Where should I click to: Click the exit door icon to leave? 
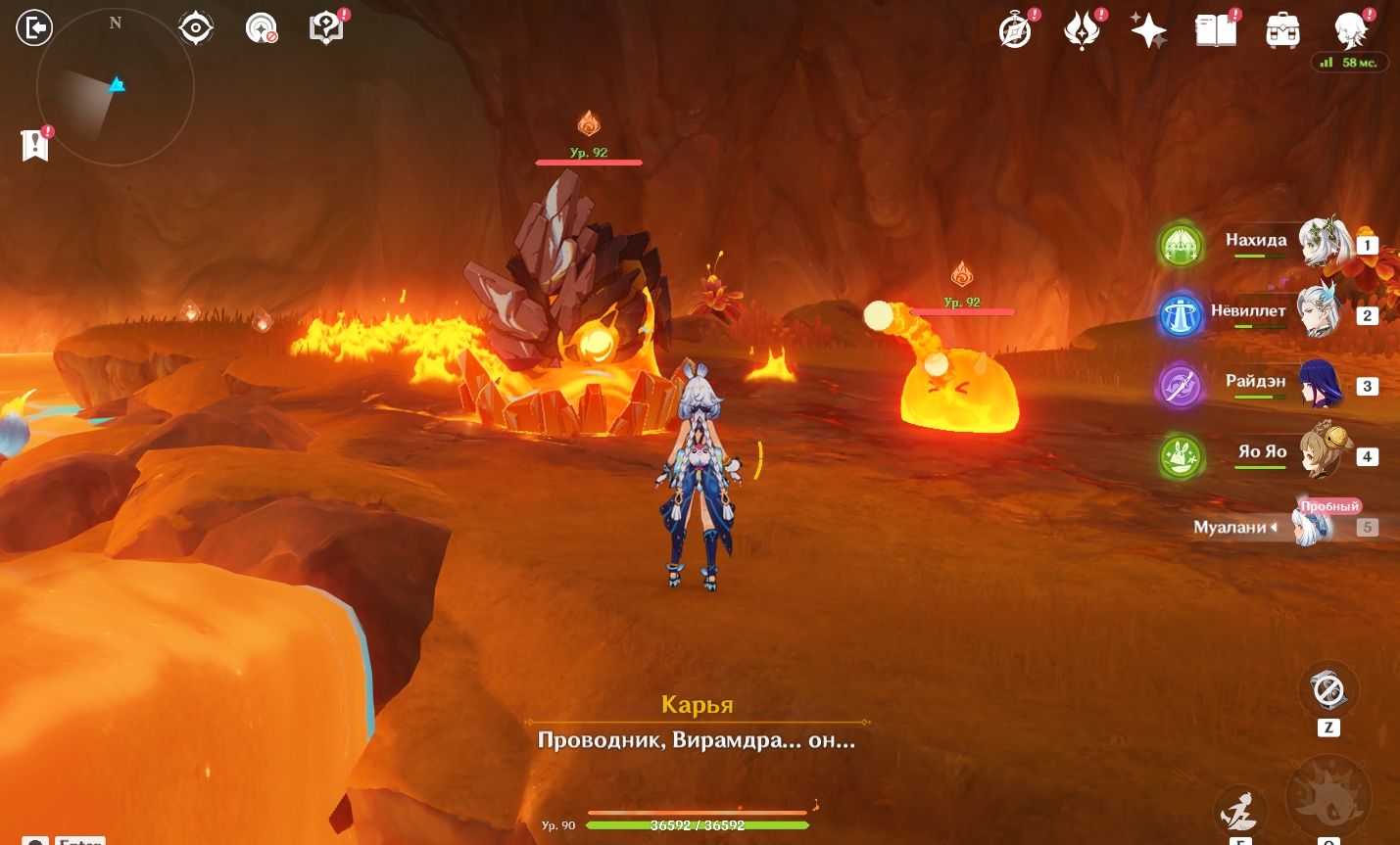(33, 27)
